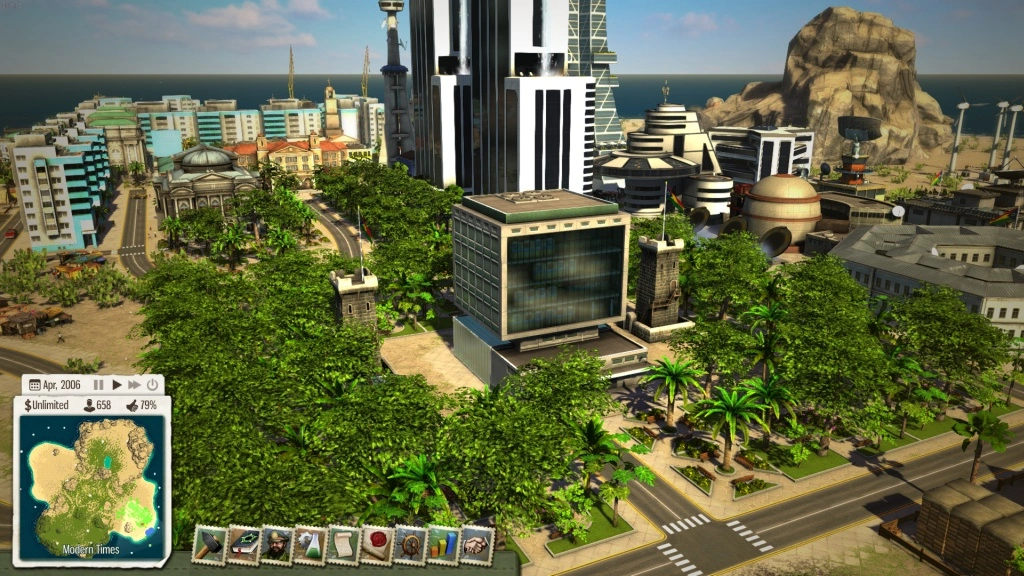1024x576 pixels.
Task: Set game to normal play speed
Action: (x=116, y=384)
